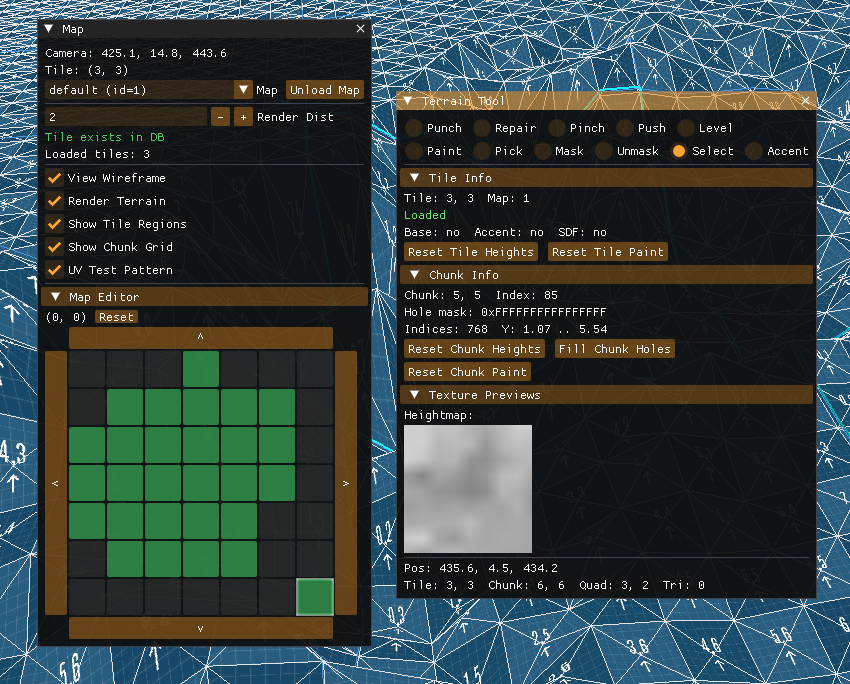The height and width of the screenshot is (684, 850).
Task: Toggle the Render Terrain checkbox
Action: click(55, 201)
